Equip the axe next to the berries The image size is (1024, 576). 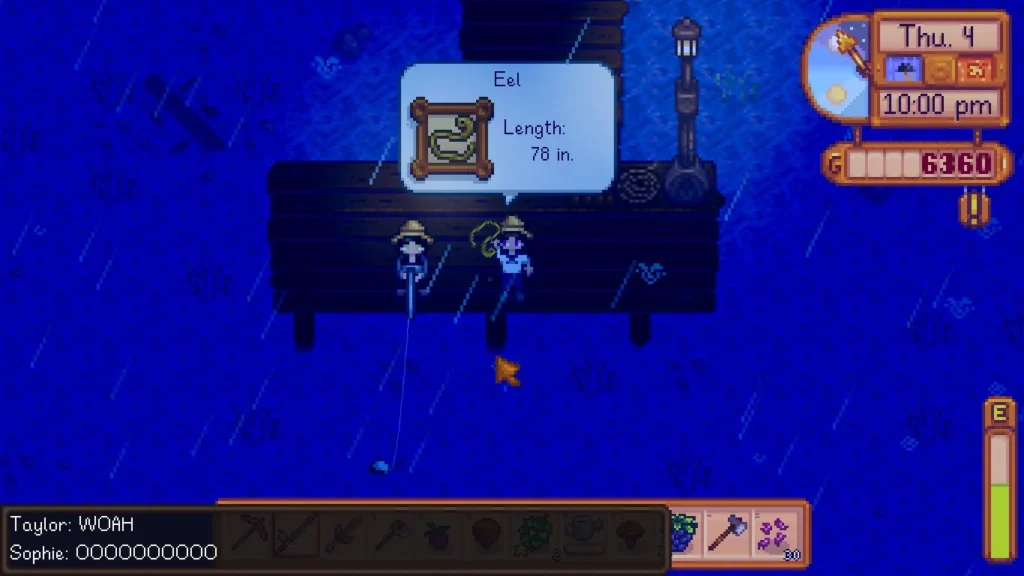coord(727,534)
